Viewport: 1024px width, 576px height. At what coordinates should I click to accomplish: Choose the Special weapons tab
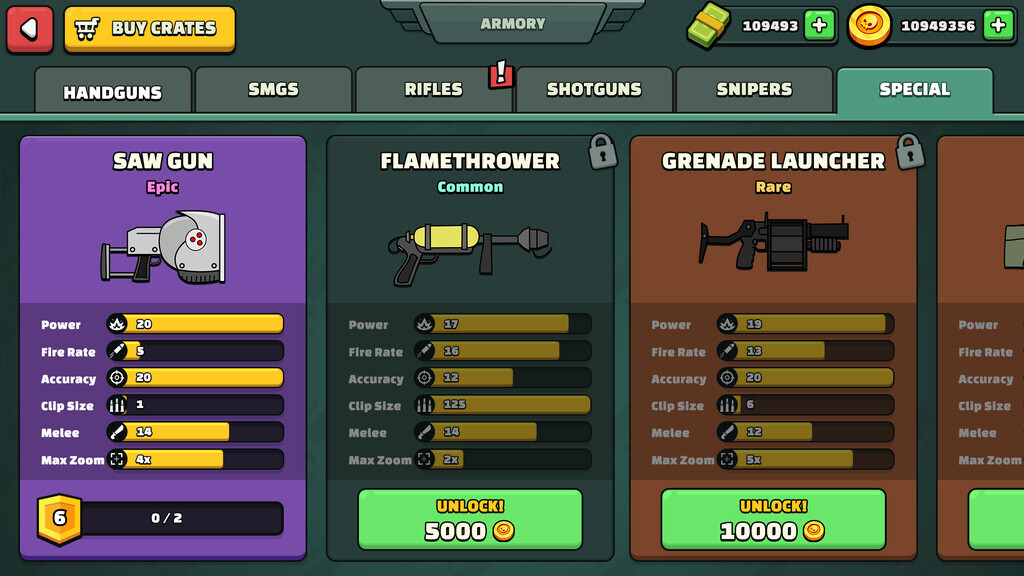click(914, 90)
